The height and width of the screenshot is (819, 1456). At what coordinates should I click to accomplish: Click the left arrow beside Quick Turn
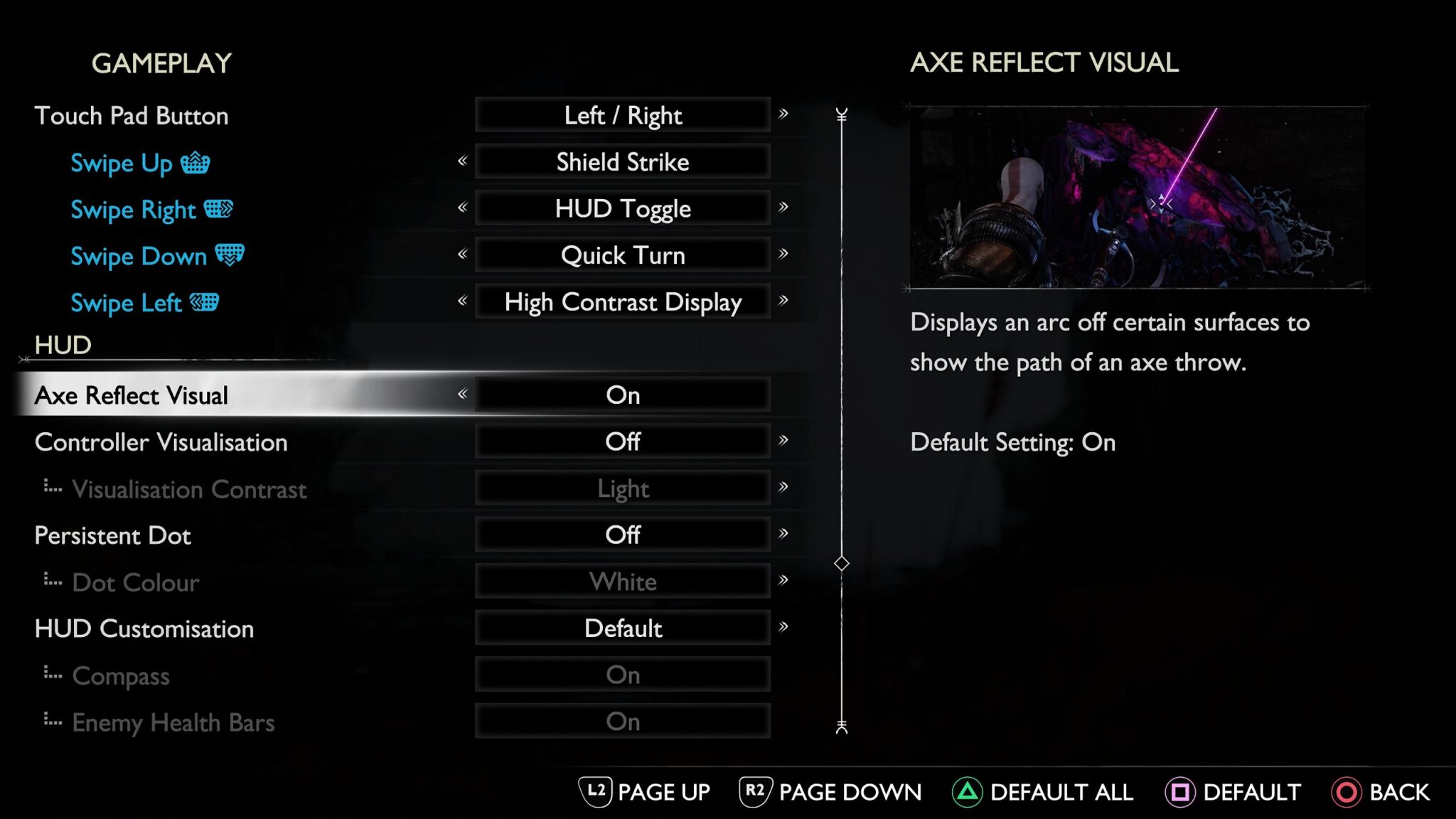(463, 254)
